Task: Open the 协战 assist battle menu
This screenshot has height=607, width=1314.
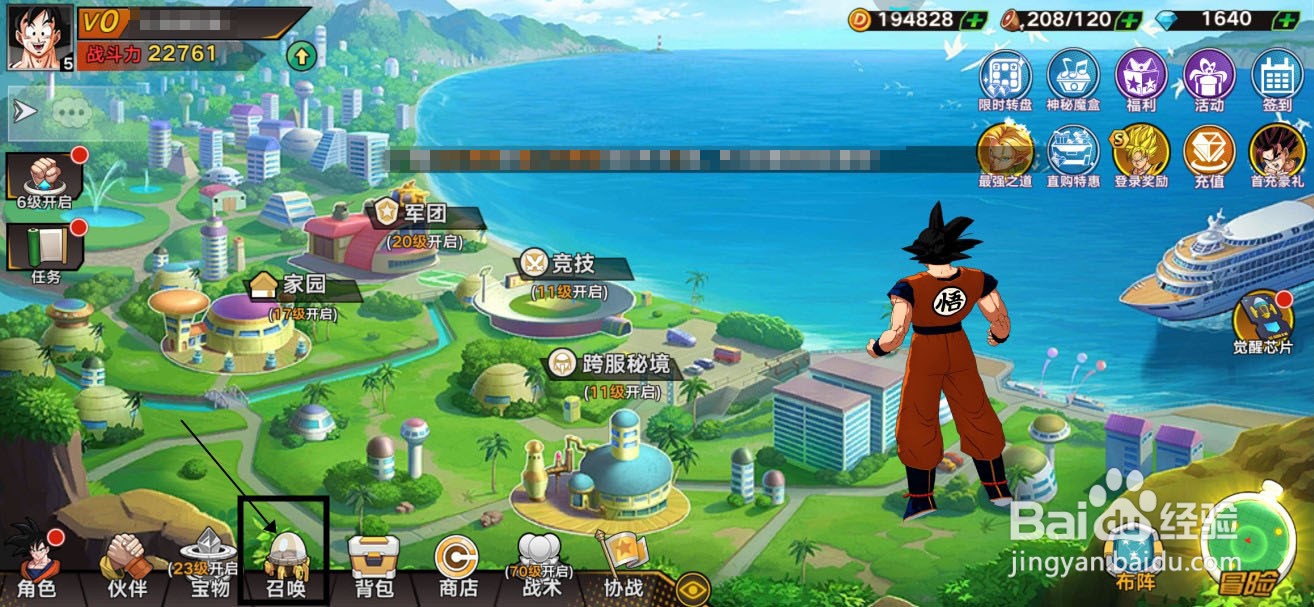Action: point(623,565)
